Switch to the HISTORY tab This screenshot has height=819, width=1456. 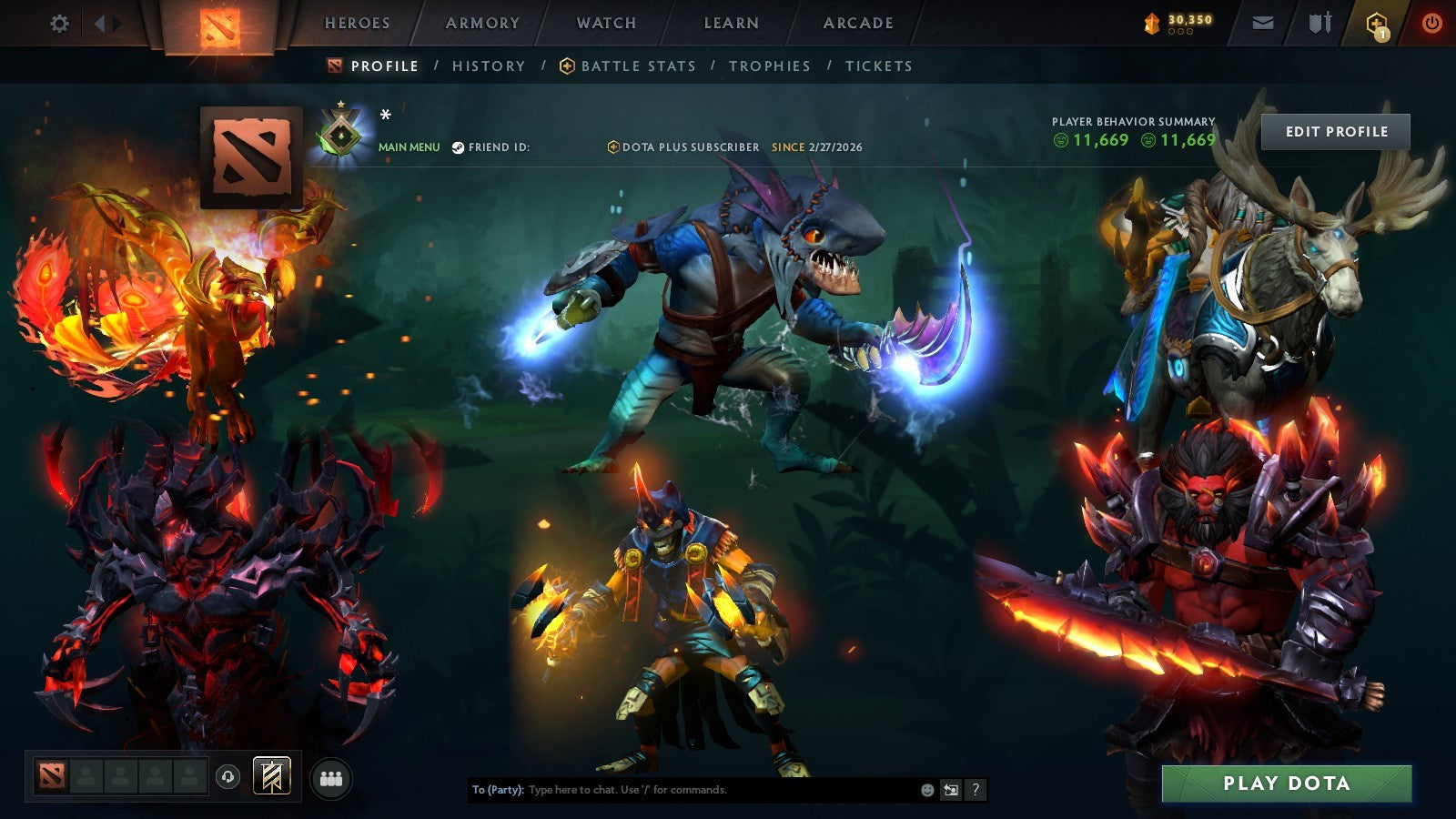489,66
